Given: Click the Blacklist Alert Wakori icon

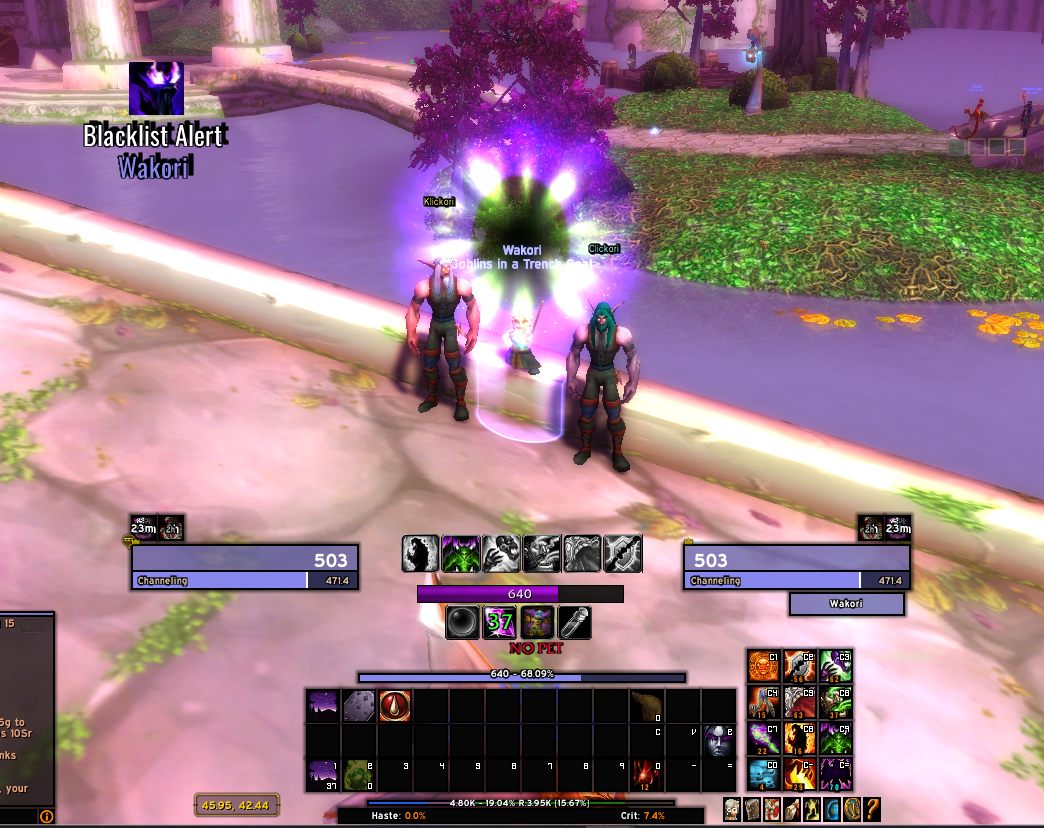Looking at the screenshot, I should pos(156,89).
